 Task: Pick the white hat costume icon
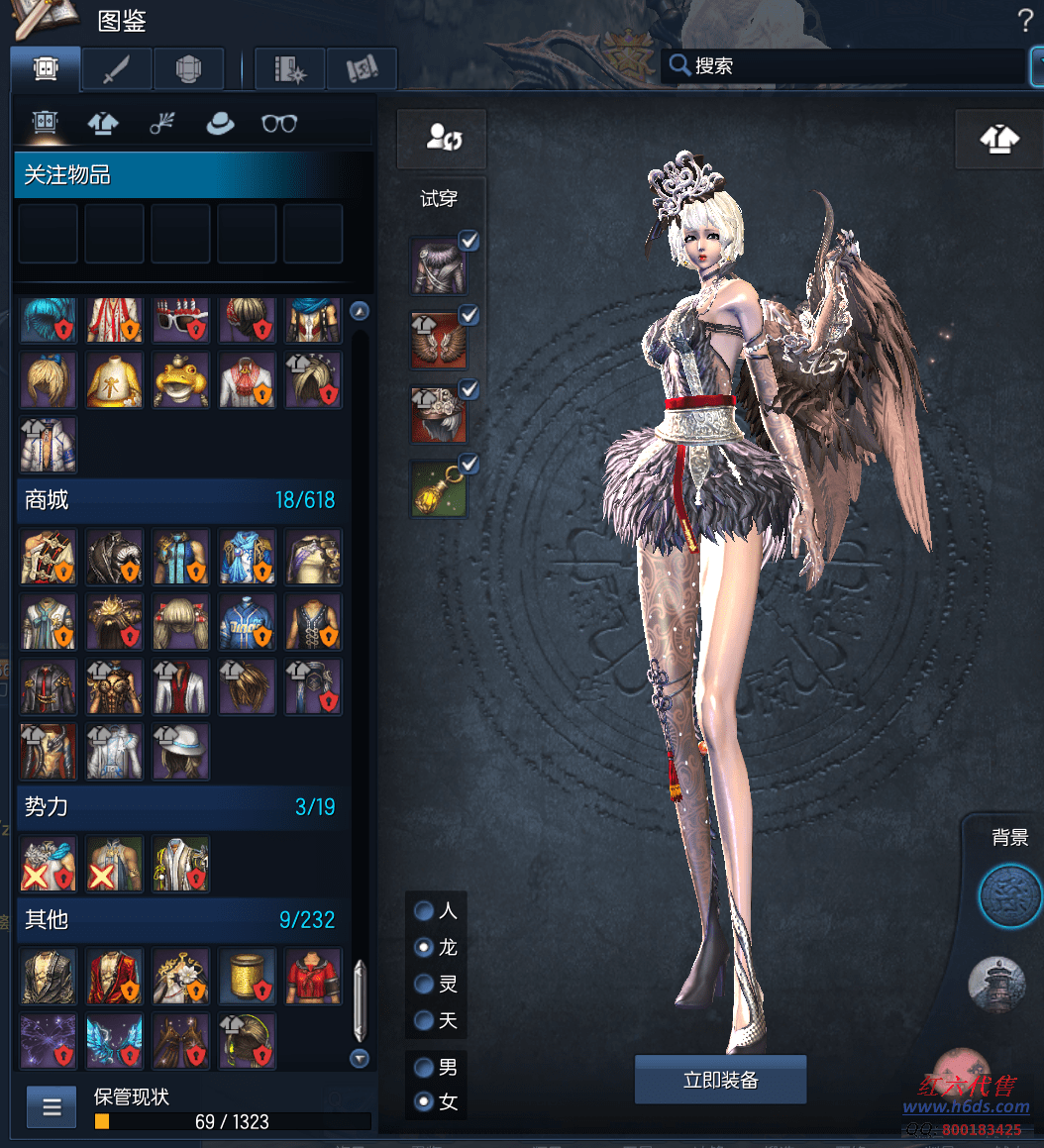(180, 751)
